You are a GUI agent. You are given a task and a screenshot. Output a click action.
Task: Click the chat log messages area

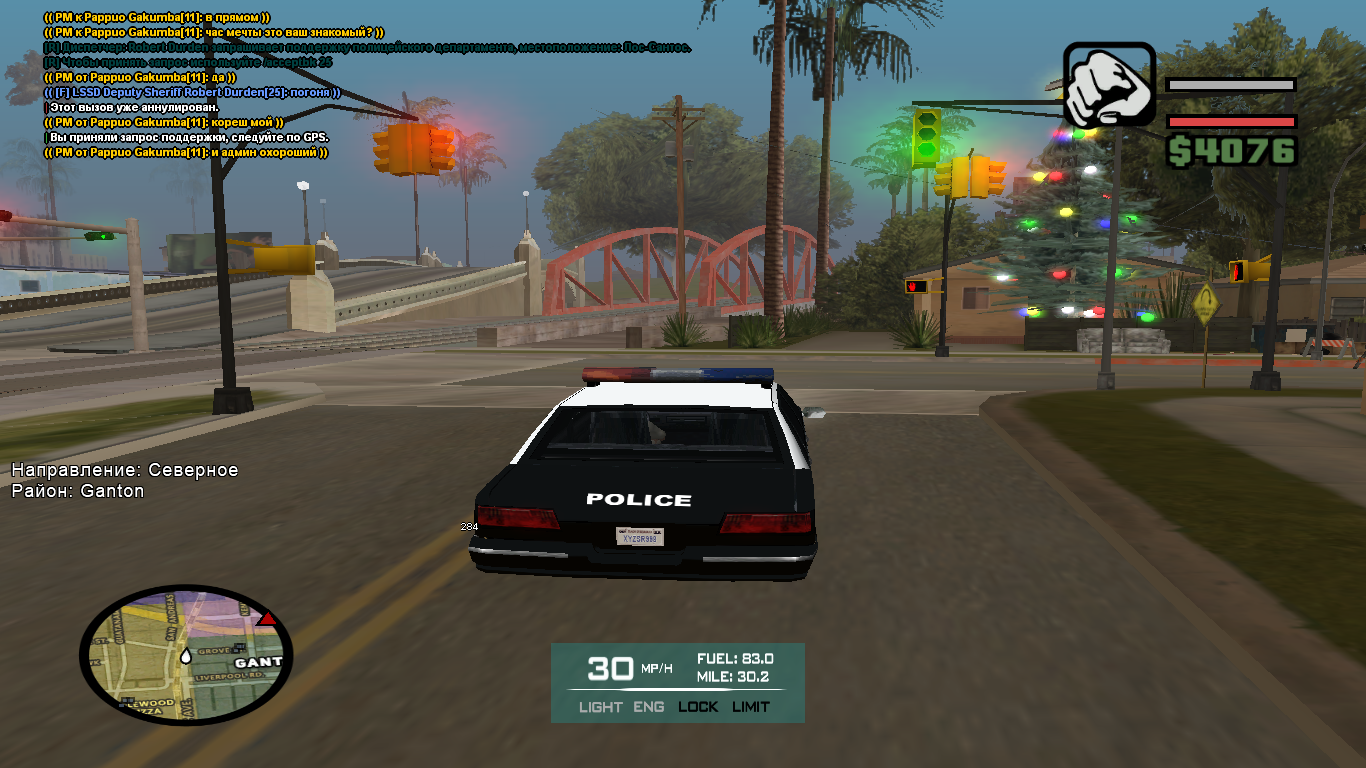pos(250,85)
